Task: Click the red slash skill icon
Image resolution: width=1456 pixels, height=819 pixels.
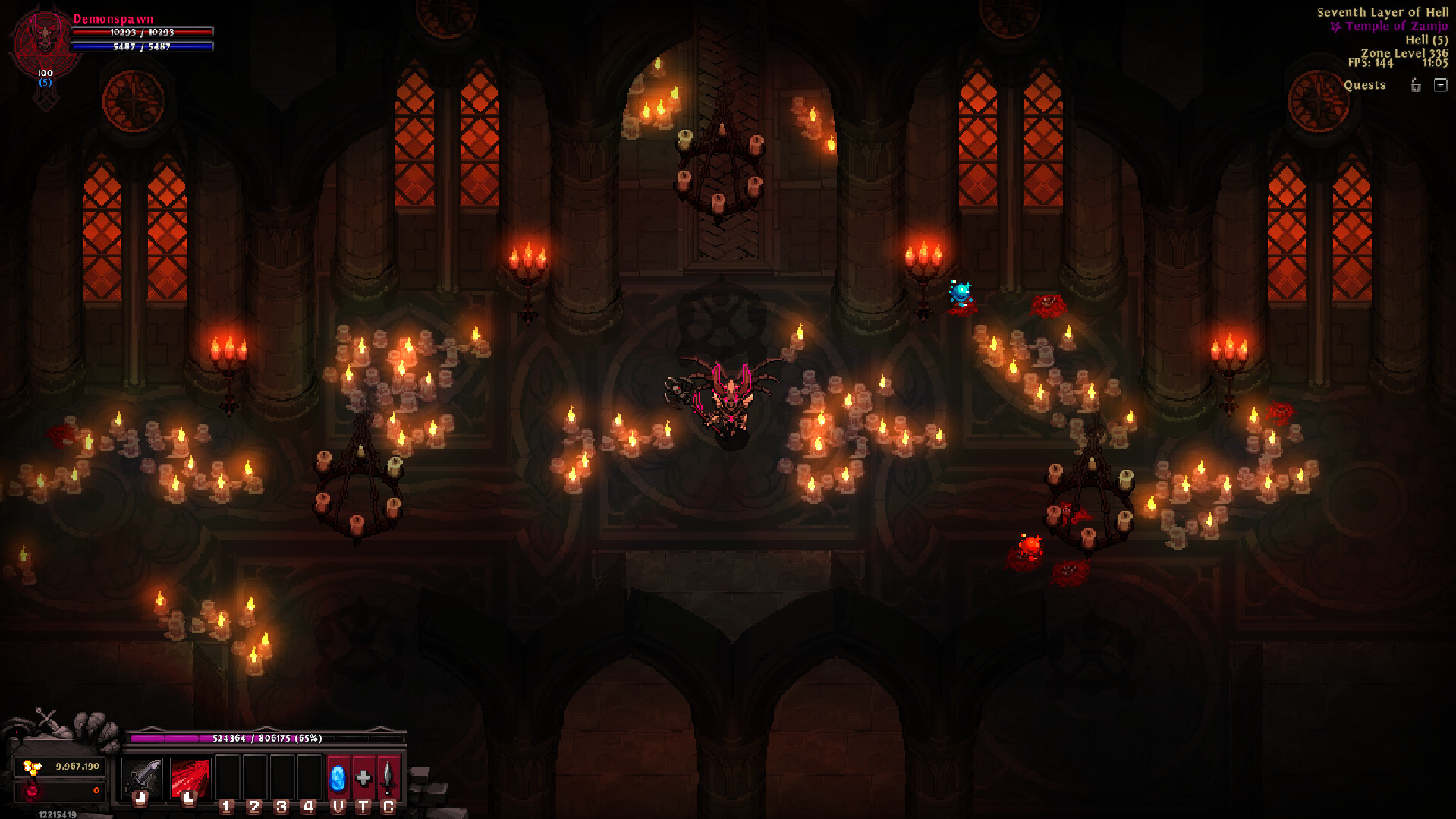Action: (191, 777)
